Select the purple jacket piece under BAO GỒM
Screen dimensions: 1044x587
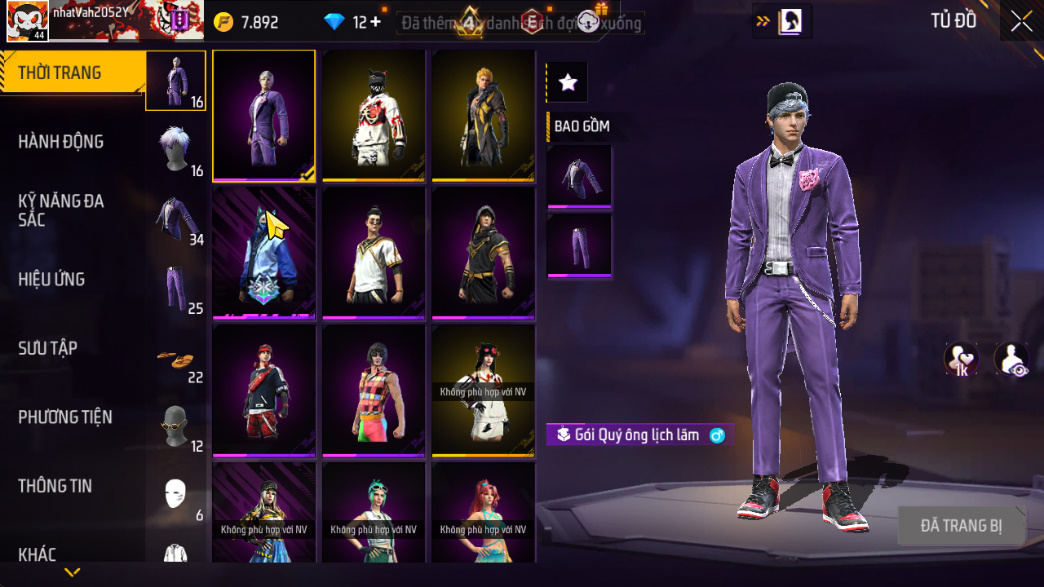(579, 177)
